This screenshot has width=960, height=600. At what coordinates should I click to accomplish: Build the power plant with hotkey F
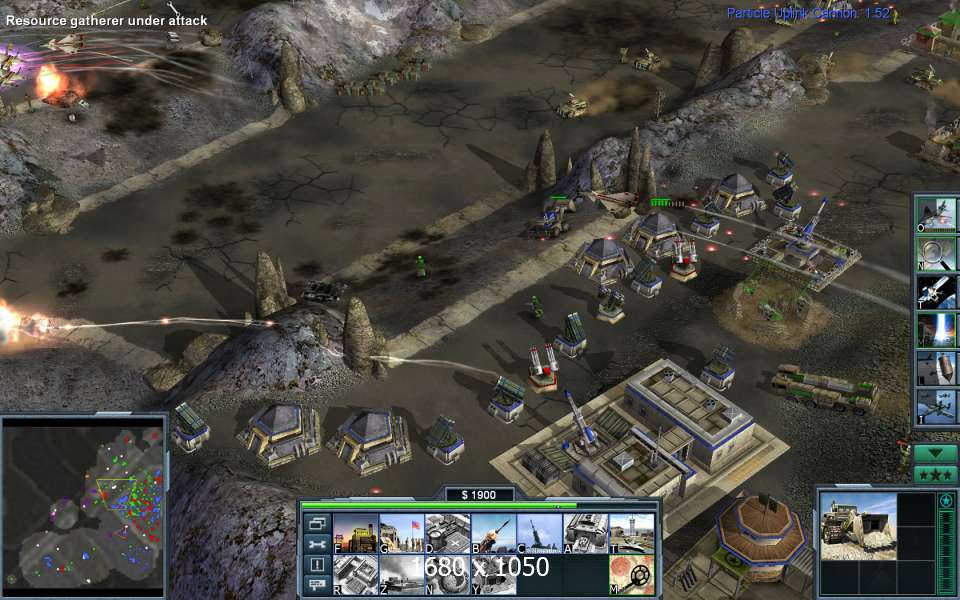[354, 533]
